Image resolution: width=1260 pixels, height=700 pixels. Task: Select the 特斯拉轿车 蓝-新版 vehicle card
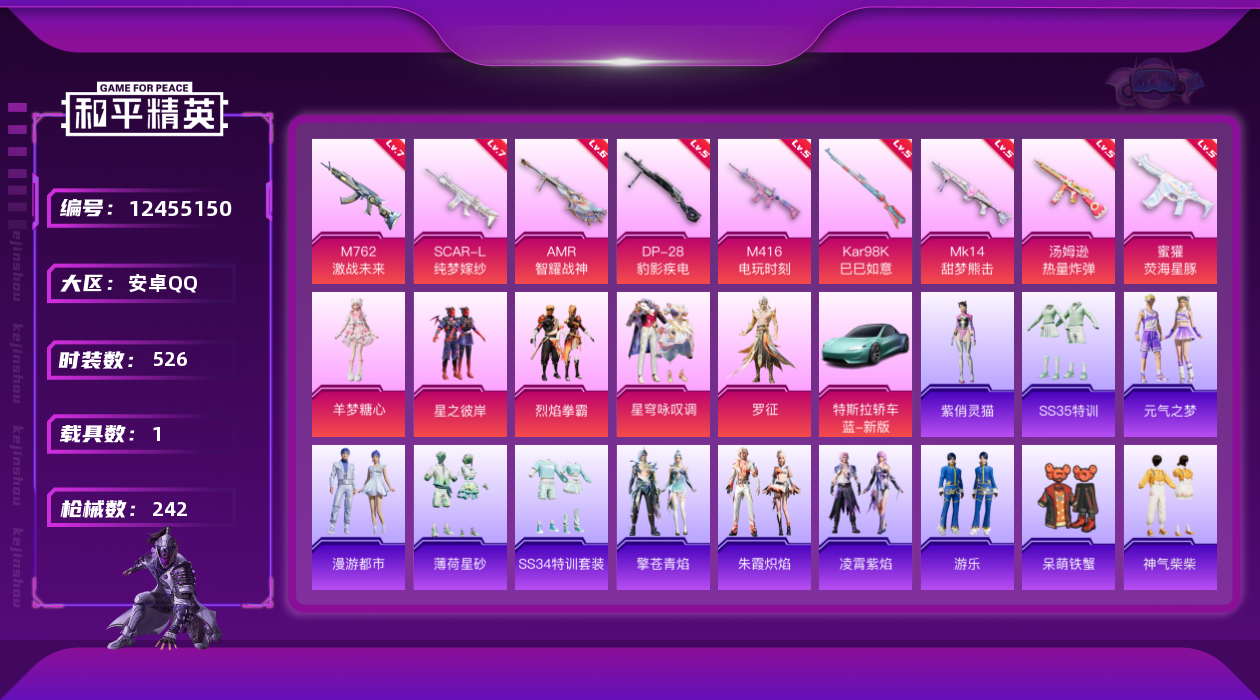[865, 364]
